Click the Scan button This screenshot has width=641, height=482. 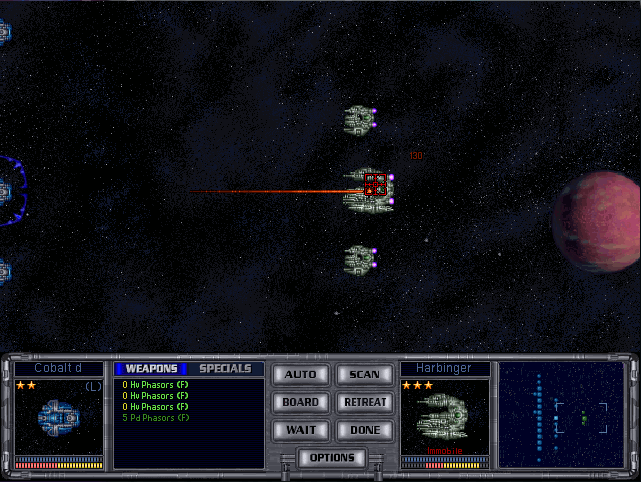click(364, 375)
